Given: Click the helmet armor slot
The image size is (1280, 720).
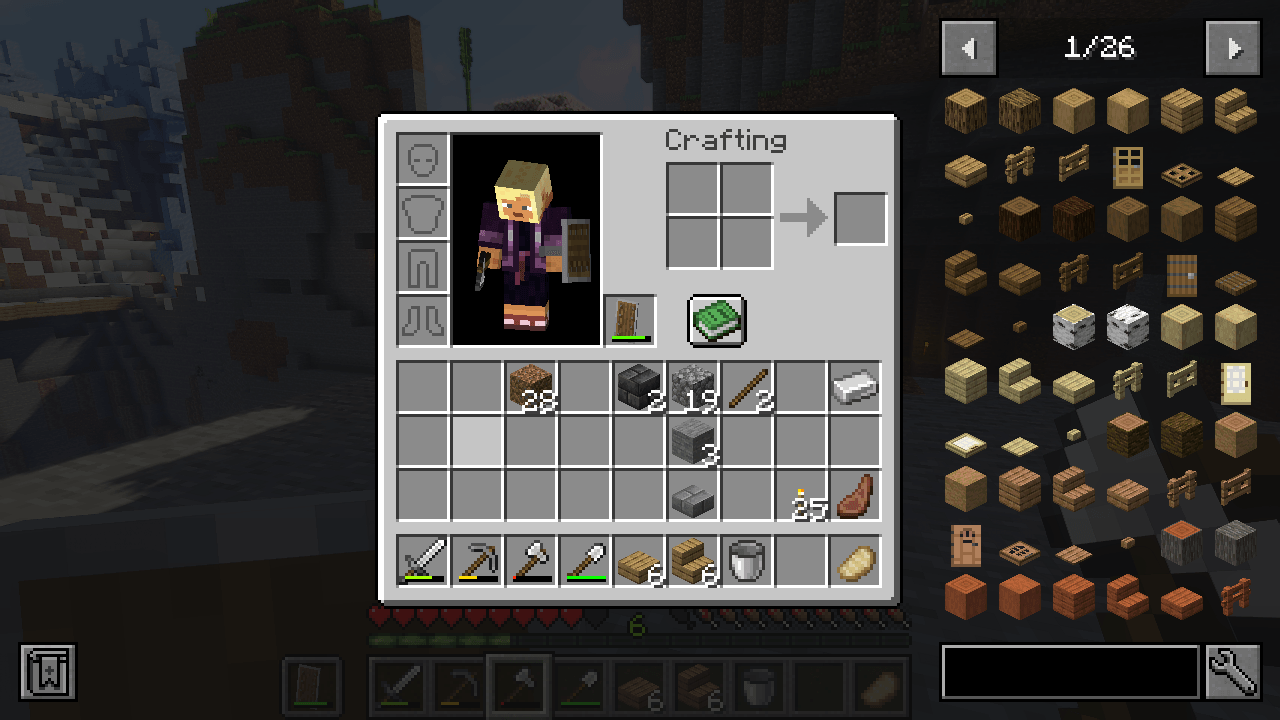Looking at the screenshot, I should point(422,160).
